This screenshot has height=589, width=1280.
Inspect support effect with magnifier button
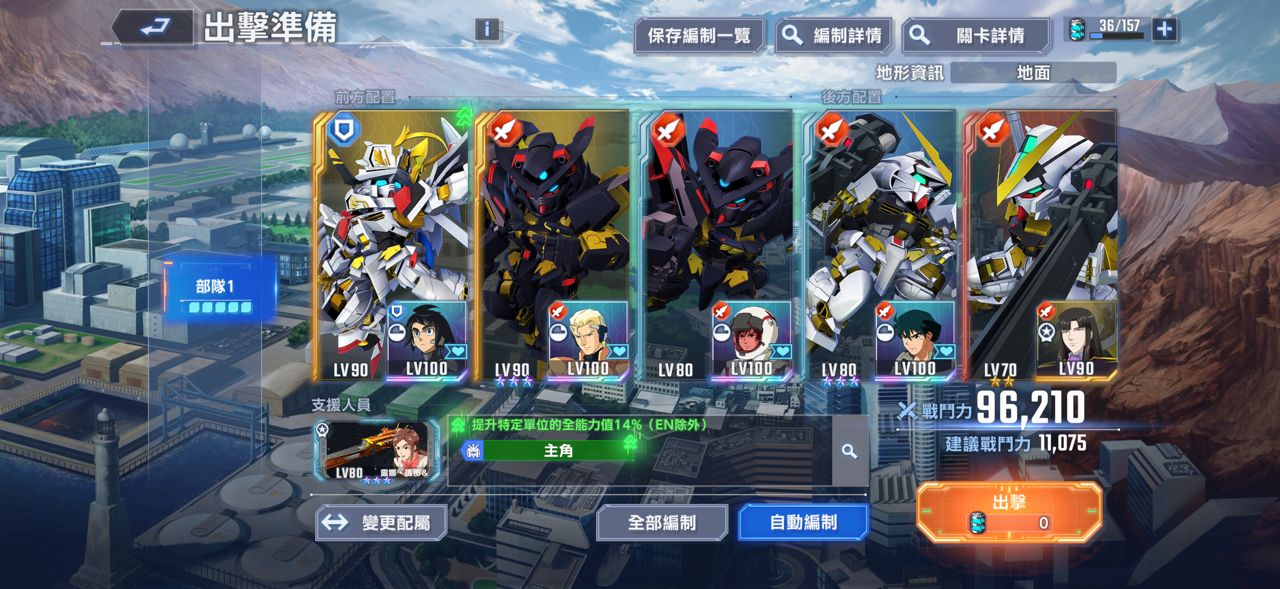(850, 451)
